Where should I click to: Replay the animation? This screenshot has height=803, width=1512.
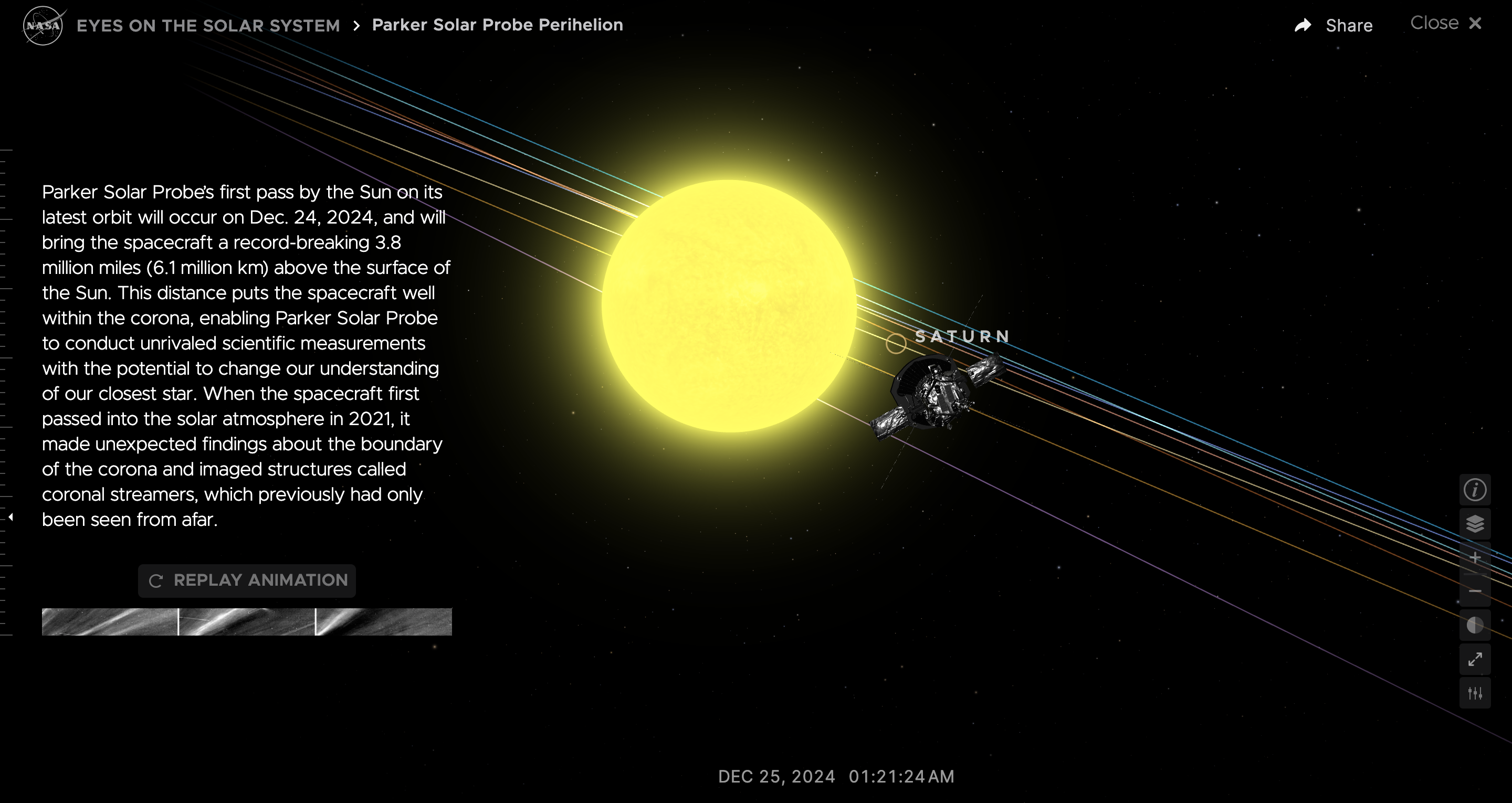pyautogui.click(x=247, y=580)
